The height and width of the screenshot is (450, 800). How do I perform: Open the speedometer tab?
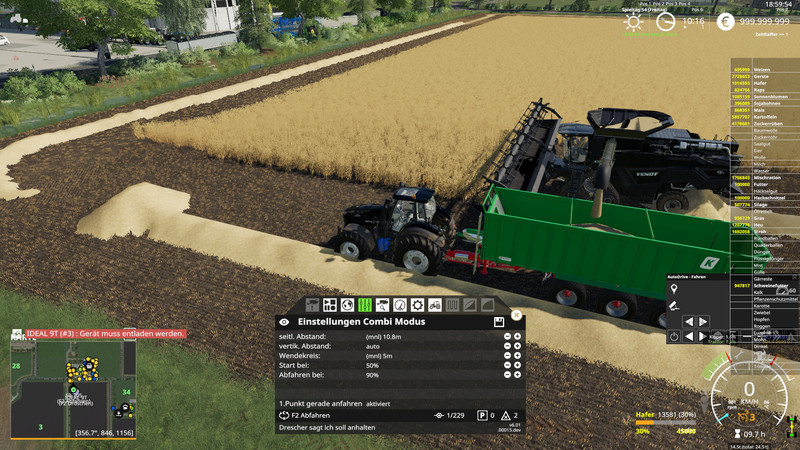tap(400, 304)
